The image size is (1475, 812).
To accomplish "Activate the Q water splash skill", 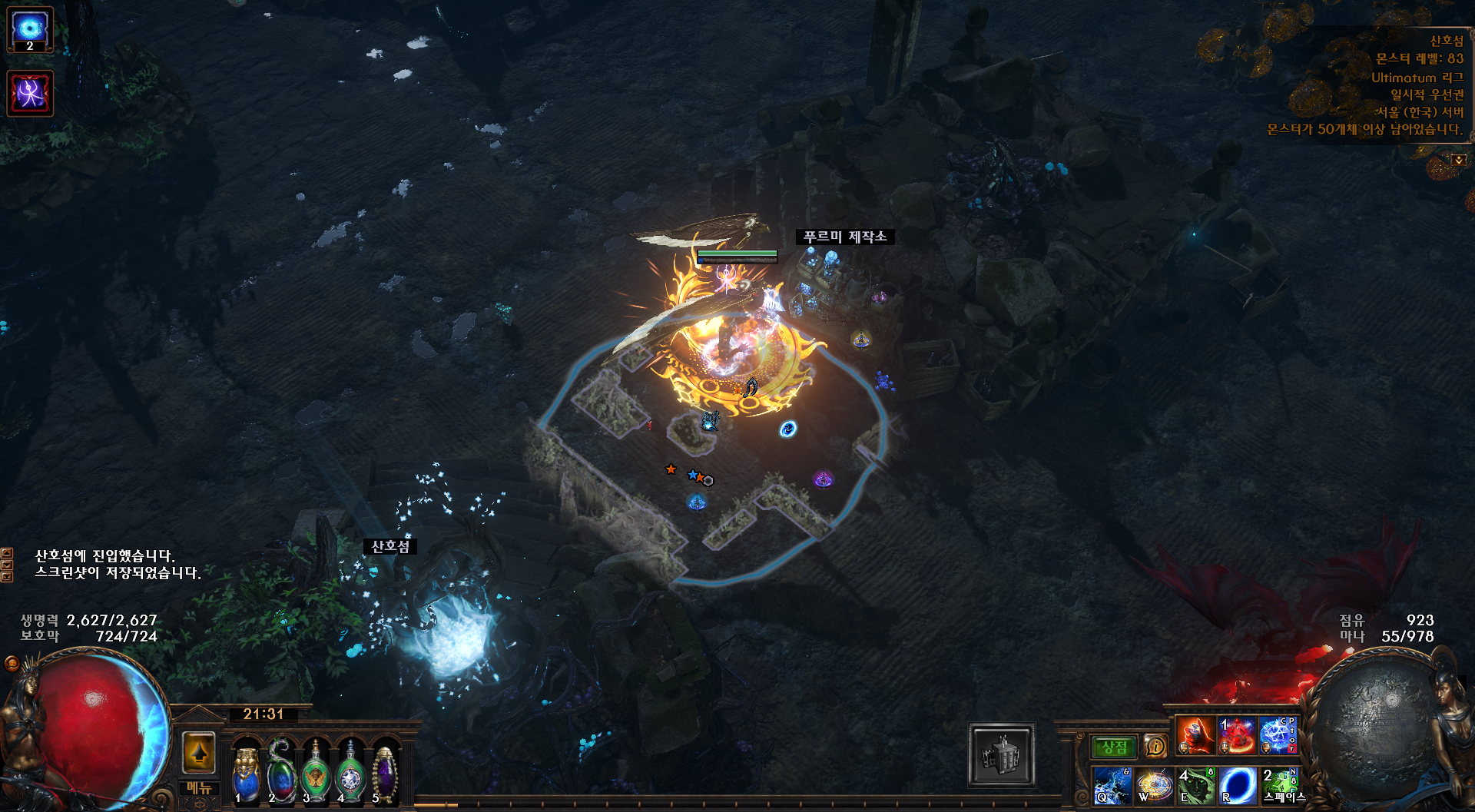I will click(1112, 785).
